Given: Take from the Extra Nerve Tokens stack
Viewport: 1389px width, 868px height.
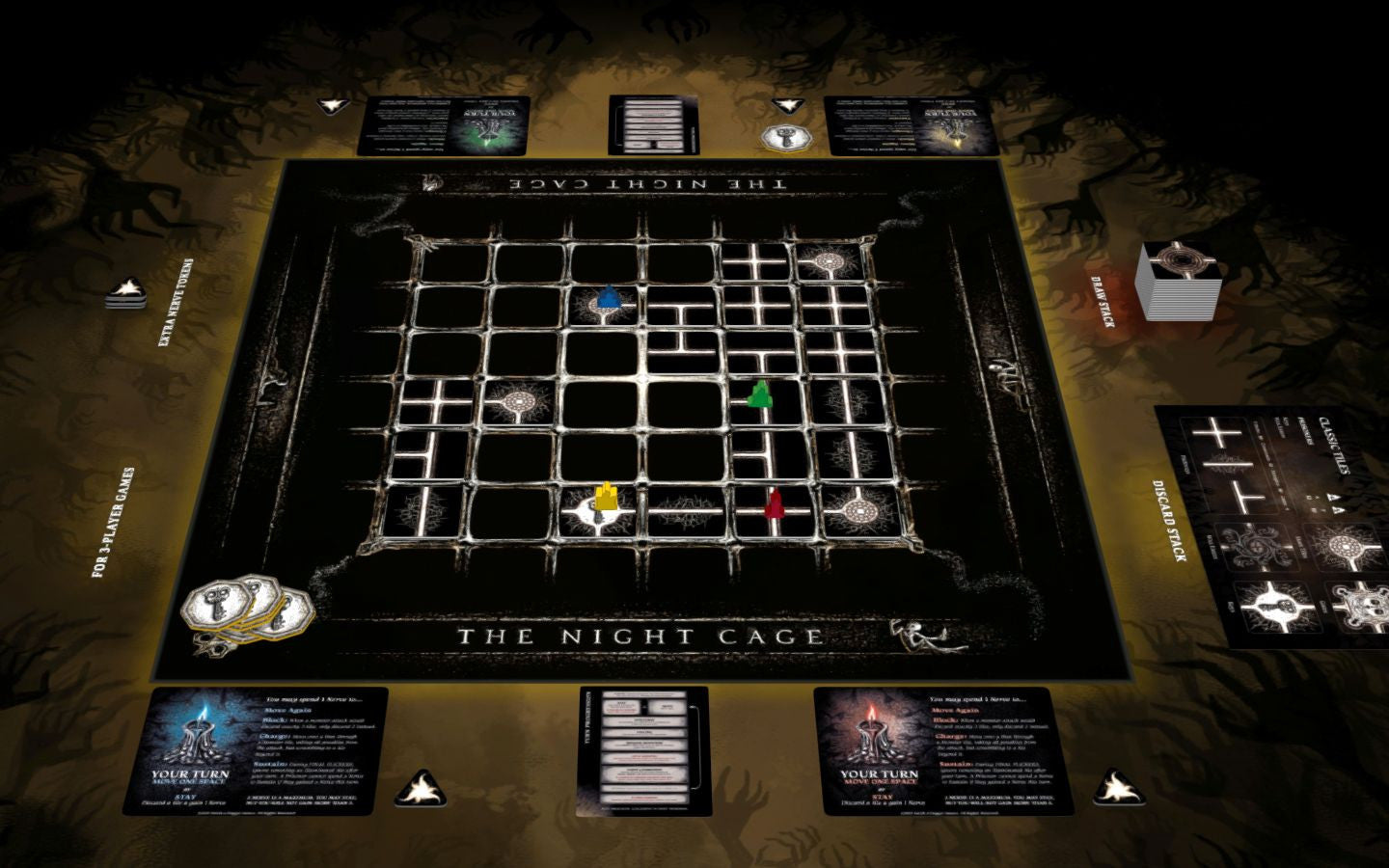Looking at the screenshot, I should 126,291.
